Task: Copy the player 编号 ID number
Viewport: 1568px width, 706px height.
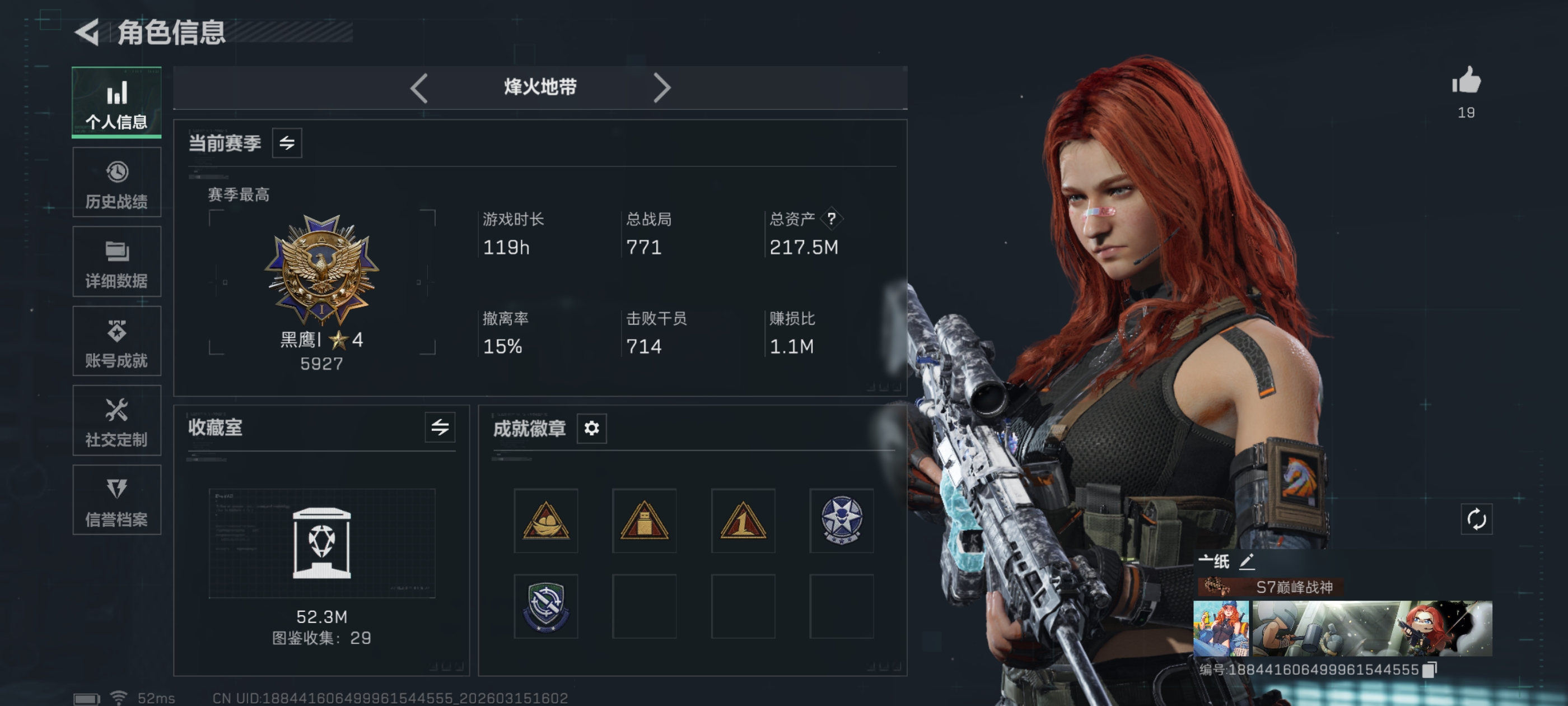Action: click(x=1430, y=670)
